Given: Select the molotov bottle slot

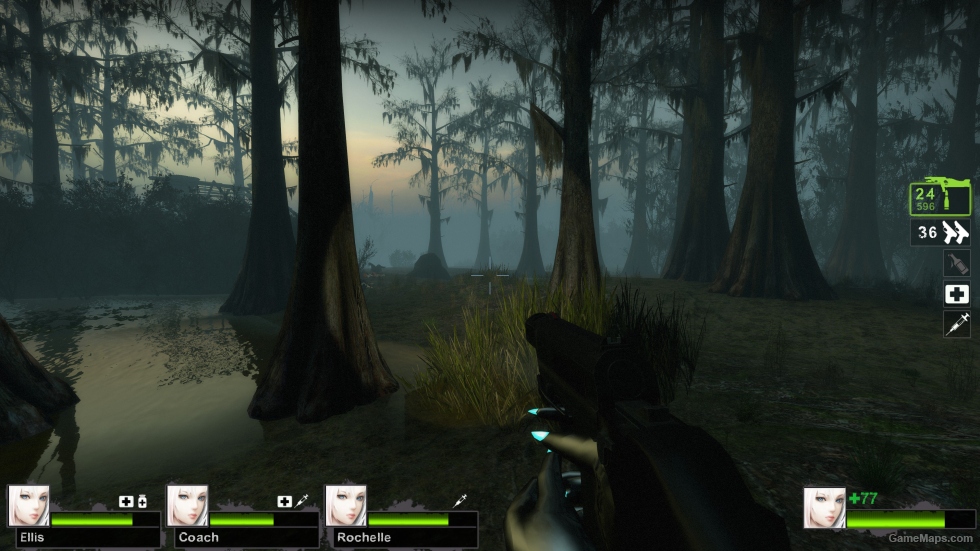Looking at the screenshot, I should (957, 263).
